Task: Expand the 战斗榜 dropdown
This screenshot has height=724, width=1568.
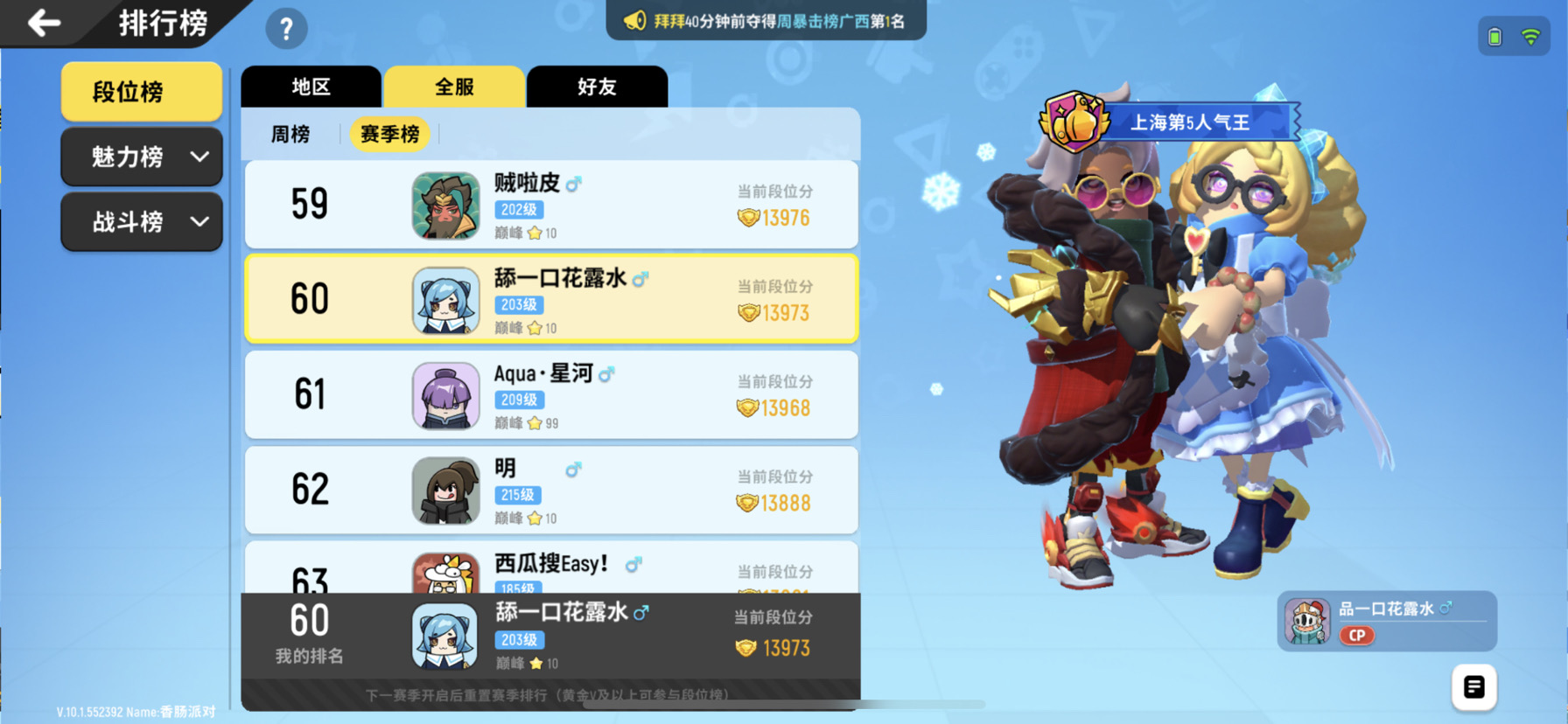Action: 141,222
